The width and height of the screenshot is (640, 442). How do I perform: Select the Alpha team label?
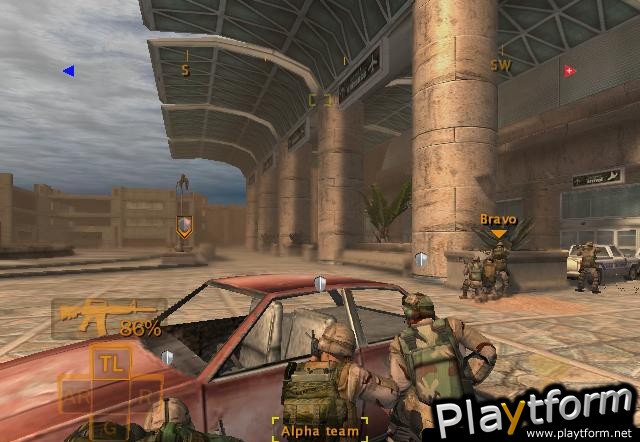click(320, 430)
